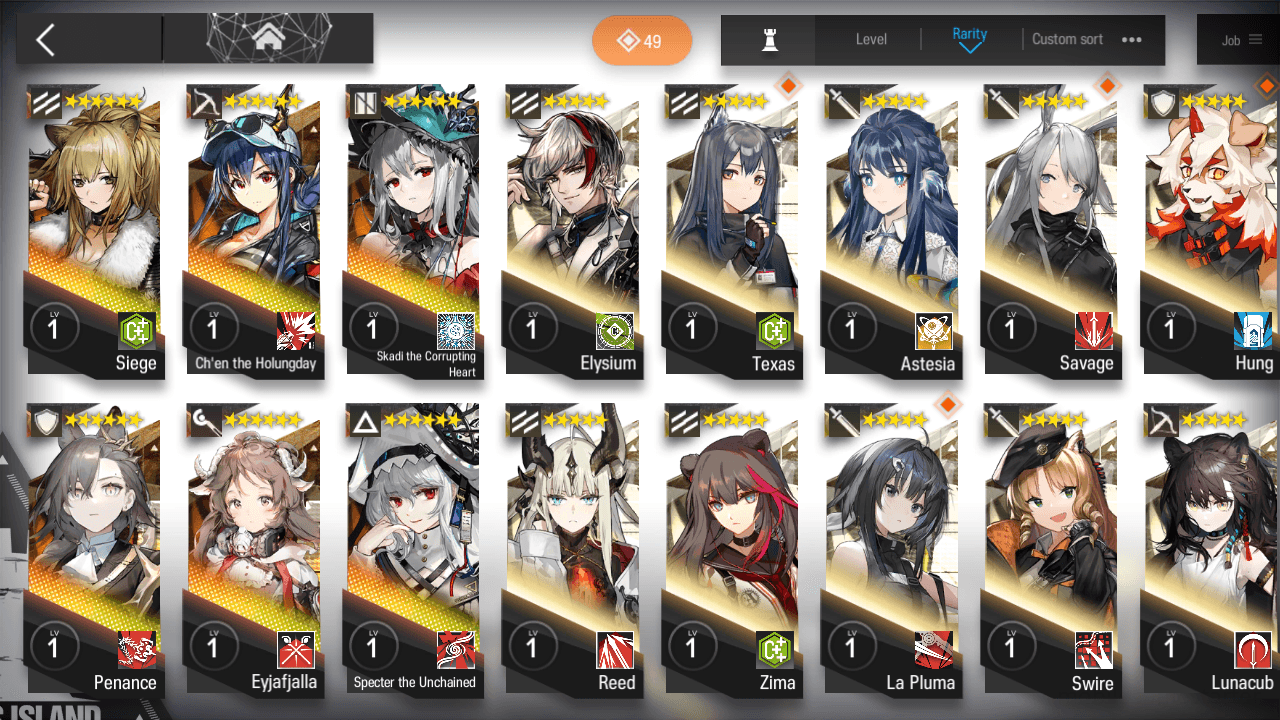1280x720 pixels.
Task: Choose the La Pluma operator card
Action: [892, 550]
